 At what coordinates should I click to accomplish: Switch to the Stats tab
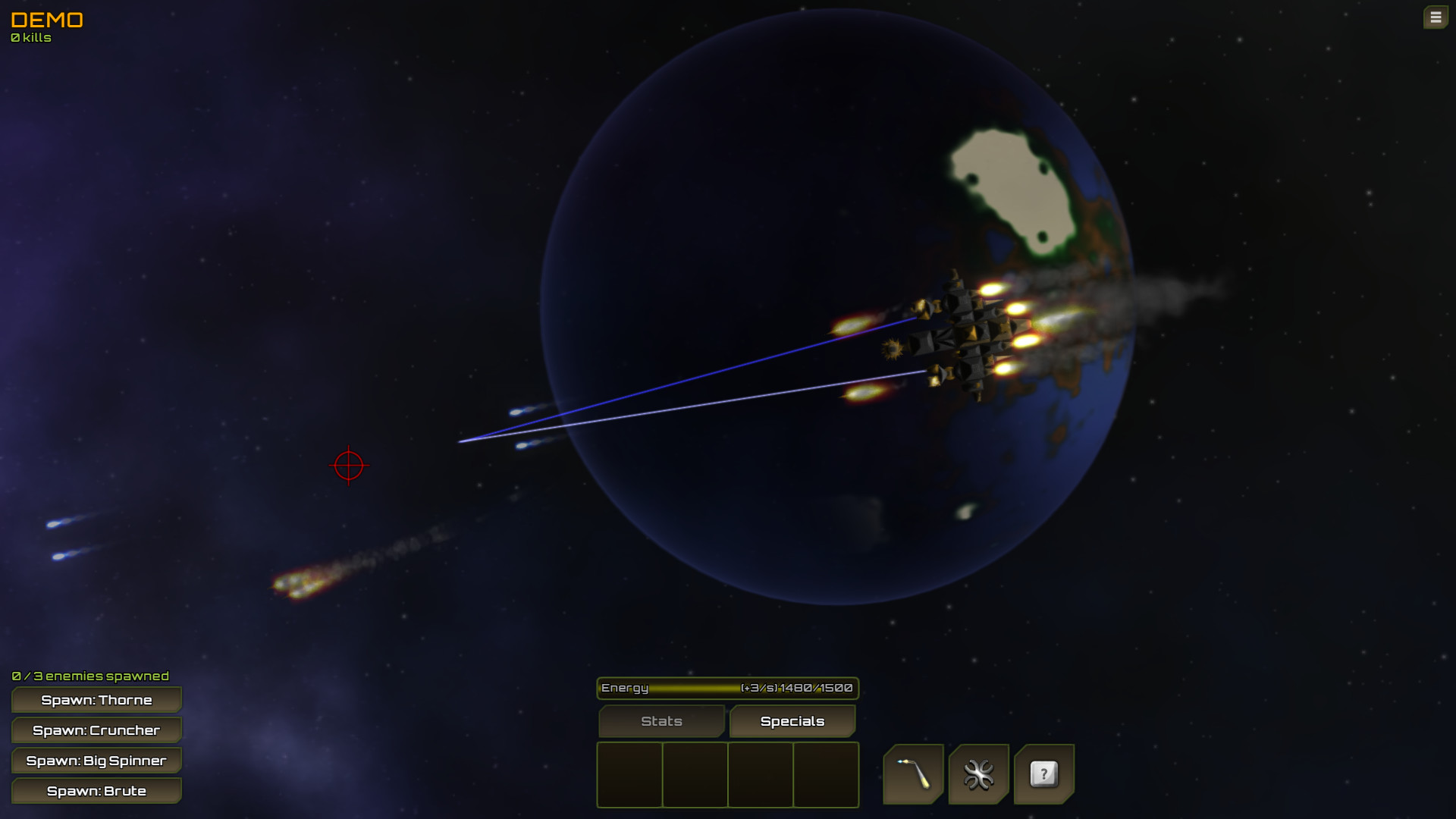point(661,721)
